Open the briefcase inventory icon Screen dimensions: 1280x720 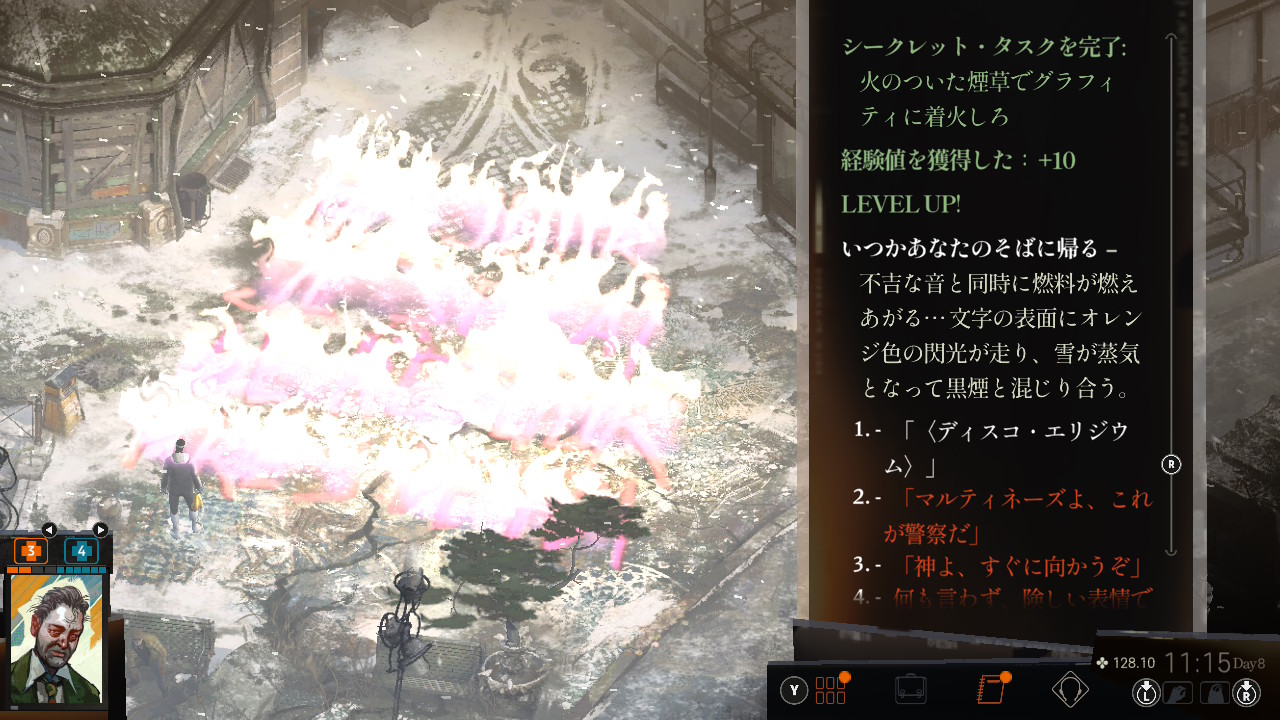[910, 690]
